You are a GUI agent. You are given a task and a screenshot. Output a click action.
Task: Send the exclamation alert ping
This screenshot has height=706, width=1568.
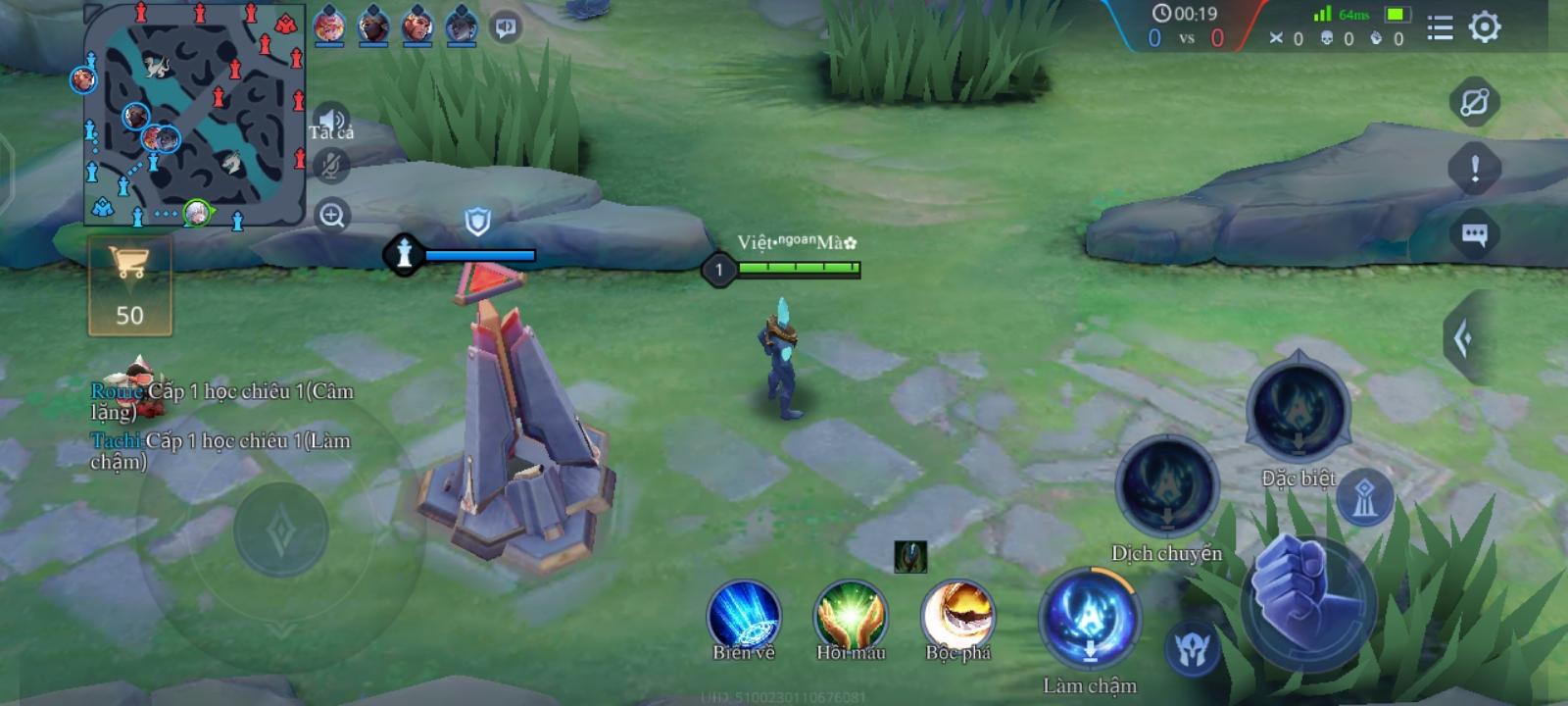[x=1475, y=169]
